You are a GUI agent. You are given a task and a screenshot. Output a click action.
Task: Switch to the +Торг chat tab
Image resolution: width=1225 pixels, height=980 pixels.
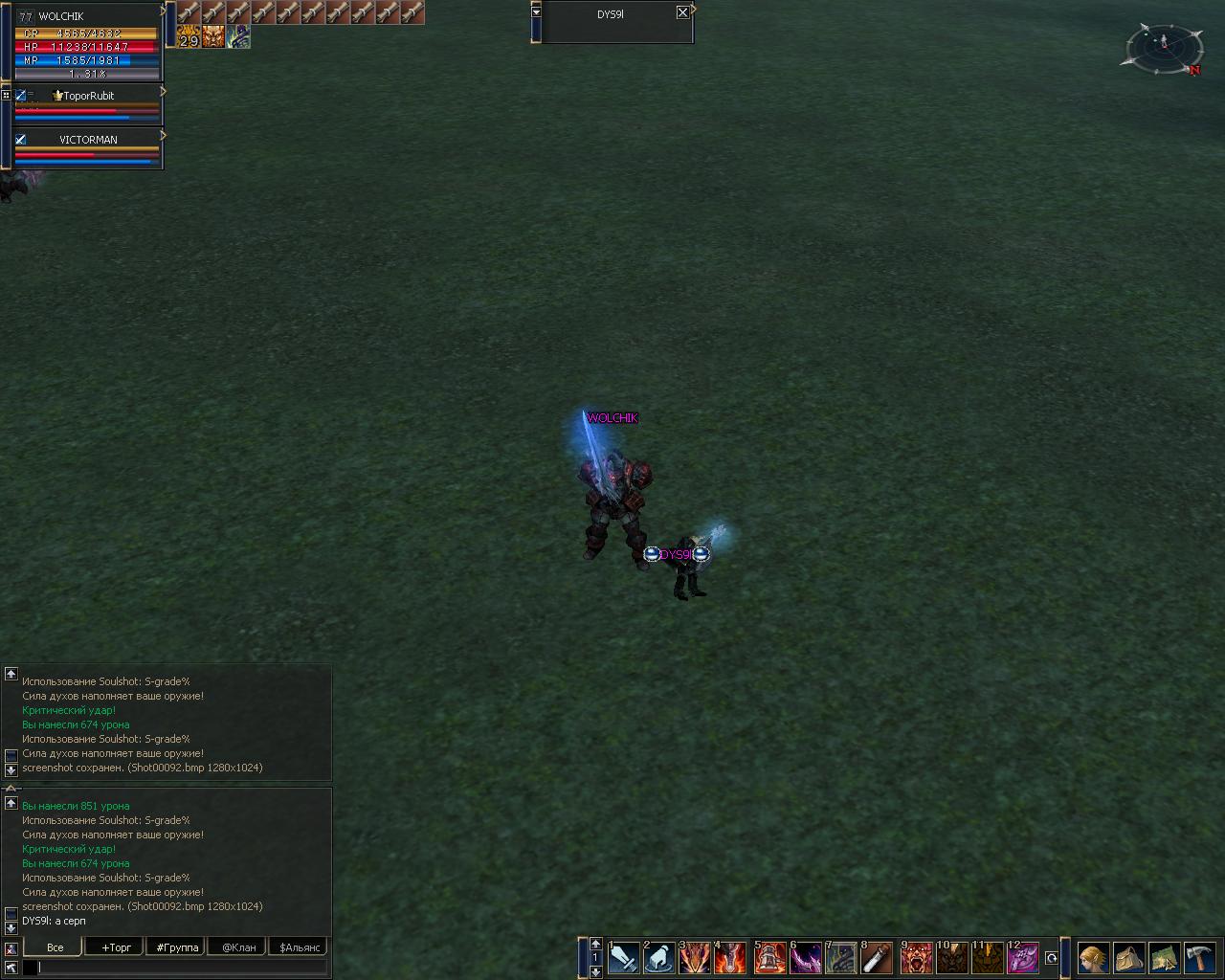click(116, 947)
